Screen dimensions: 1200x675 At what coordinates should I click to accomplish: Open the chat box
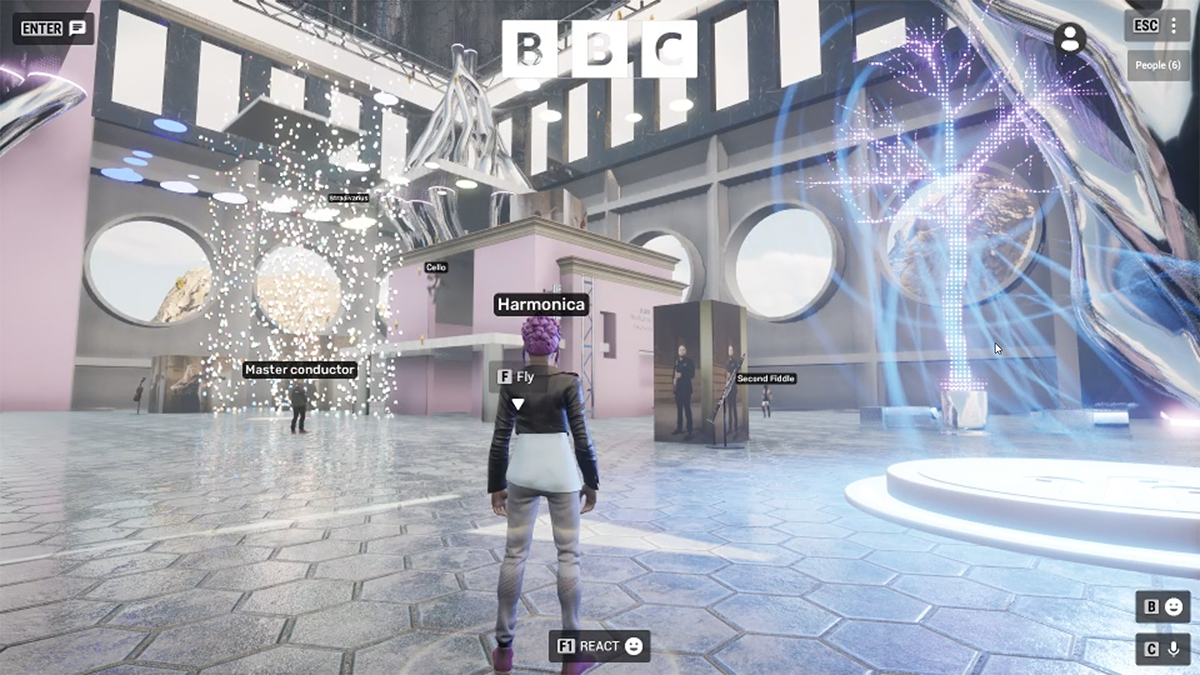coord(54,28)
